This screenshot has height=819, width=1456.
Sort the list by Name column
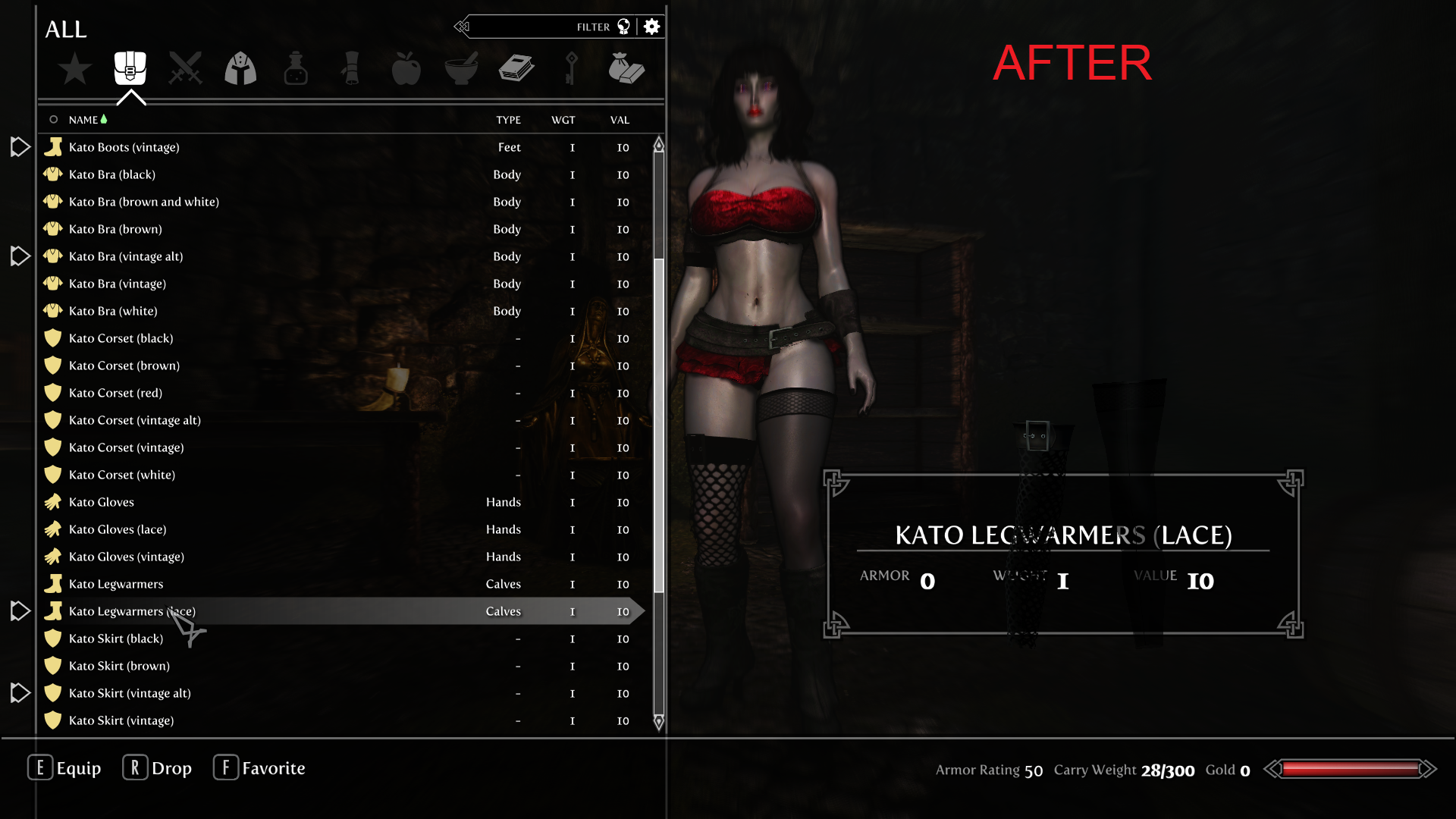(x=83, y=120)
